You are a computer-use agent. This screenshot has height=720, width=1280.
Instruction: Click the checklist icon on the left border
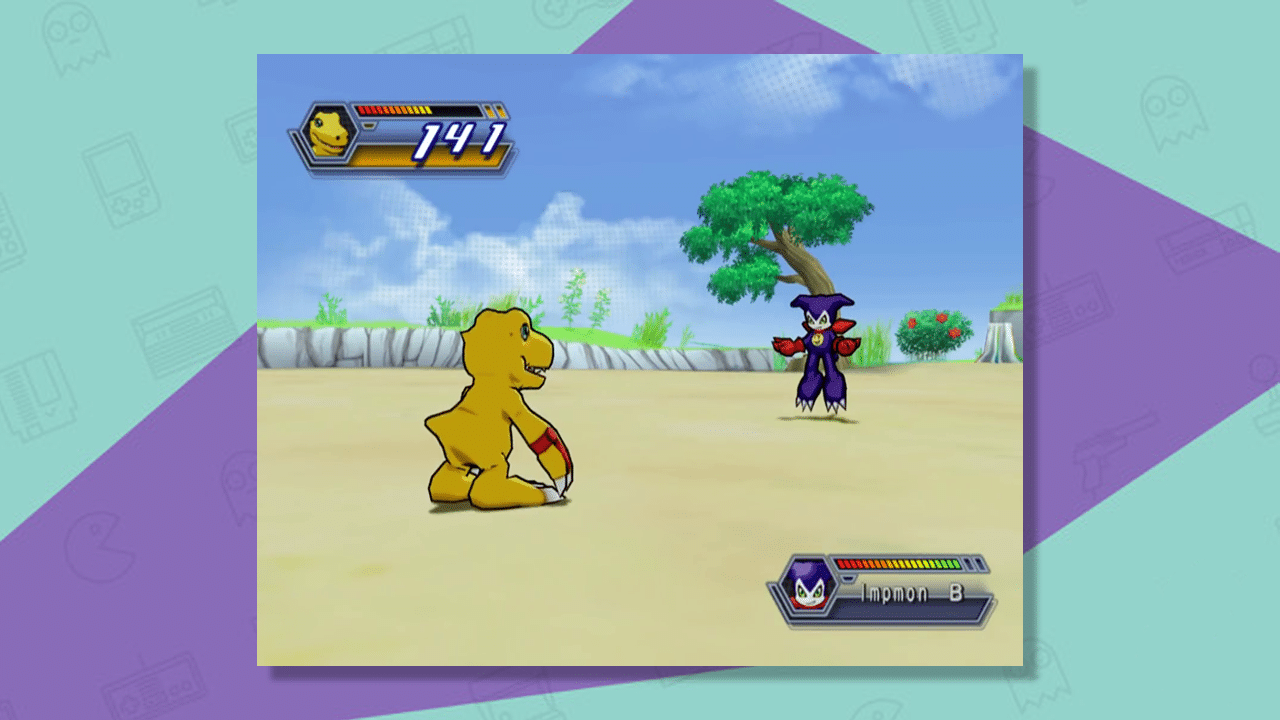(x=42, y=398)
